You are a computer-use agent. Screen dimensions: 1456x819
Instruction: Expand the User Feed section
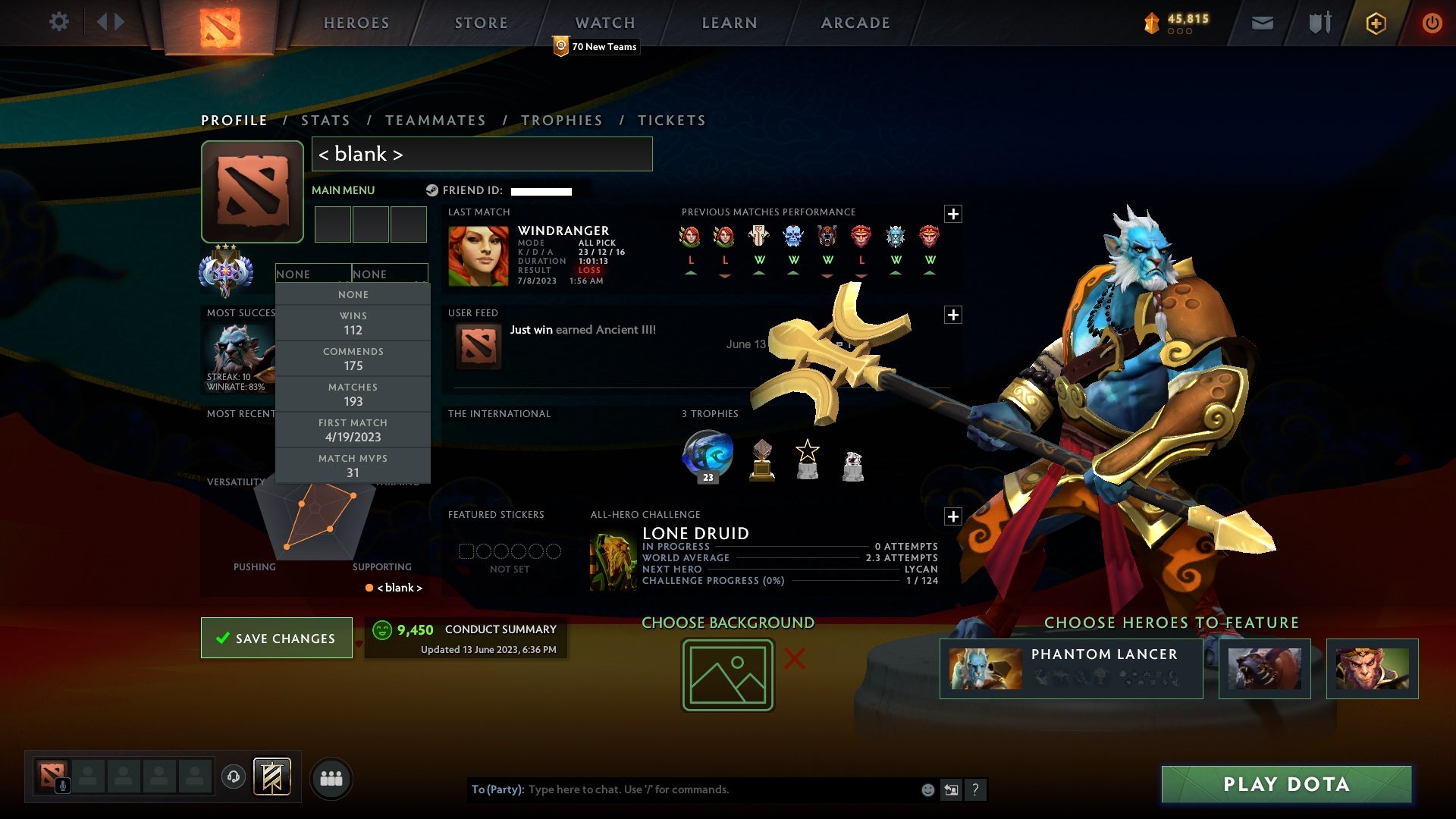[955, 314]
